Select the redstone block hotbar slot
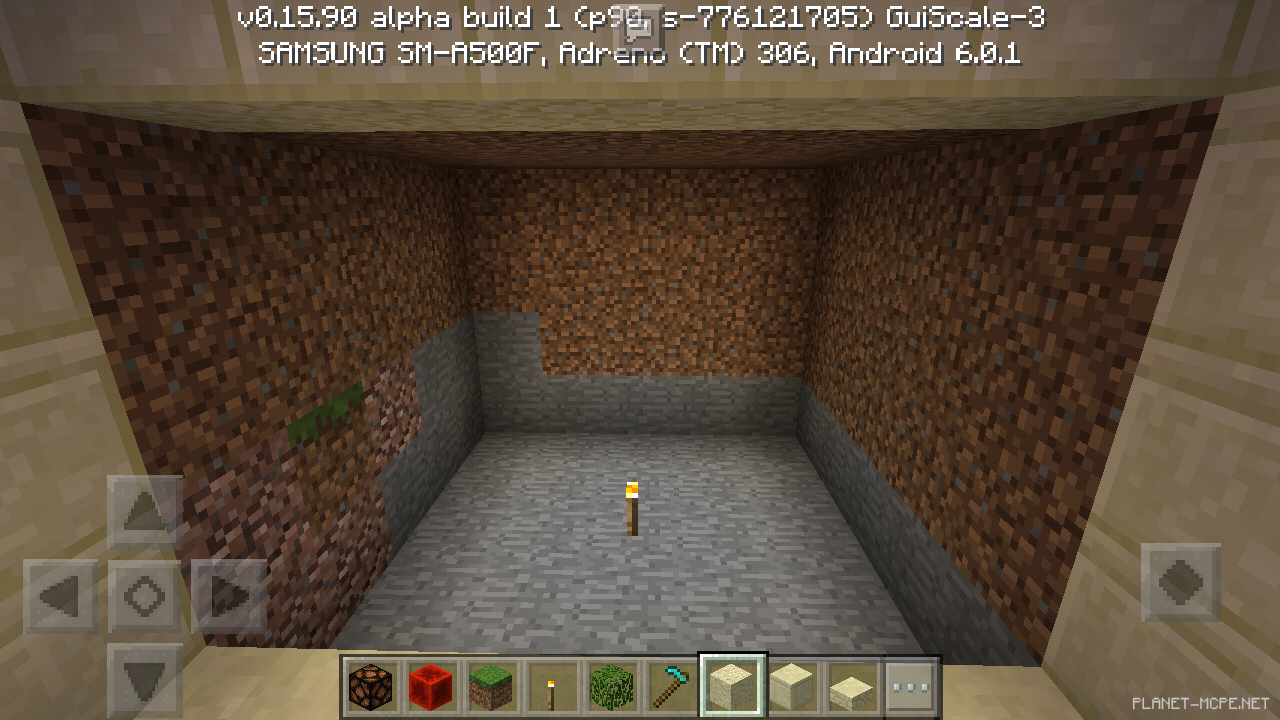Viewport: 1280px width, 720px height. [431, 685]
